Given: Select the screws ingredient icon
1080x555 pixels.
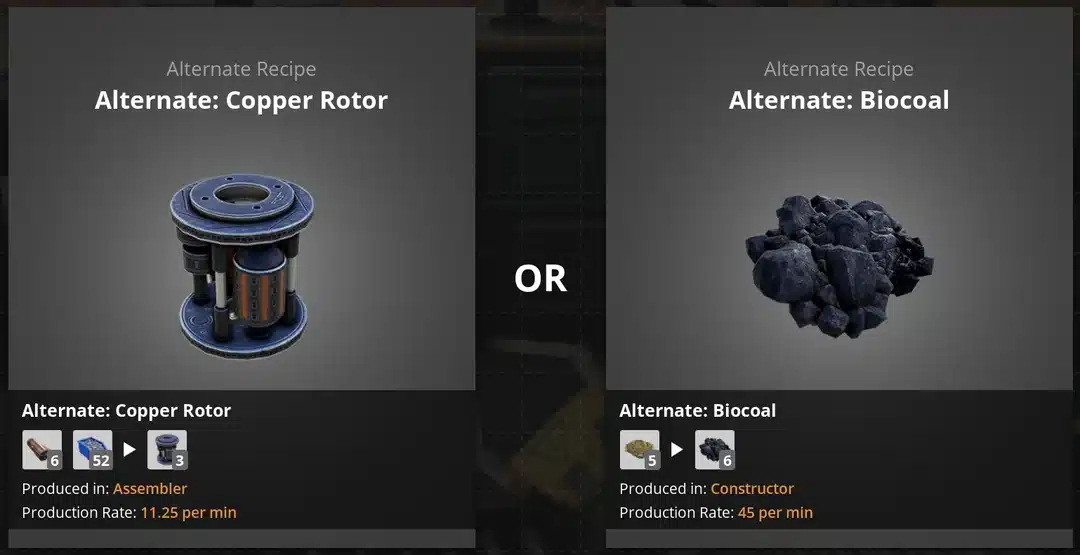Looking at the screenshot, I should 93,450.
